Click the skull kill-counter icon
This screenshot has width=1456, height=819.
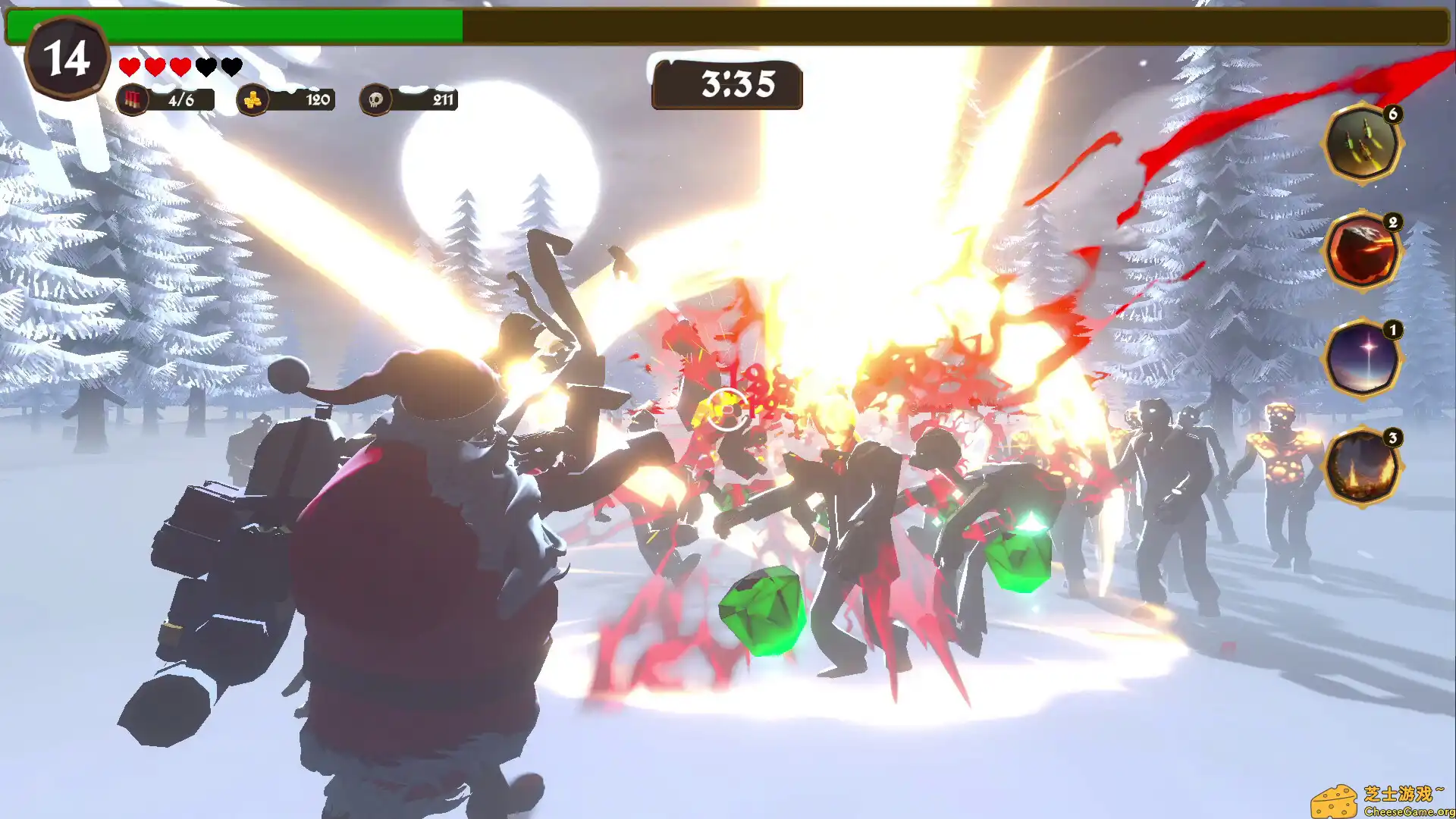pyautogui.click(x=375, y=99)
